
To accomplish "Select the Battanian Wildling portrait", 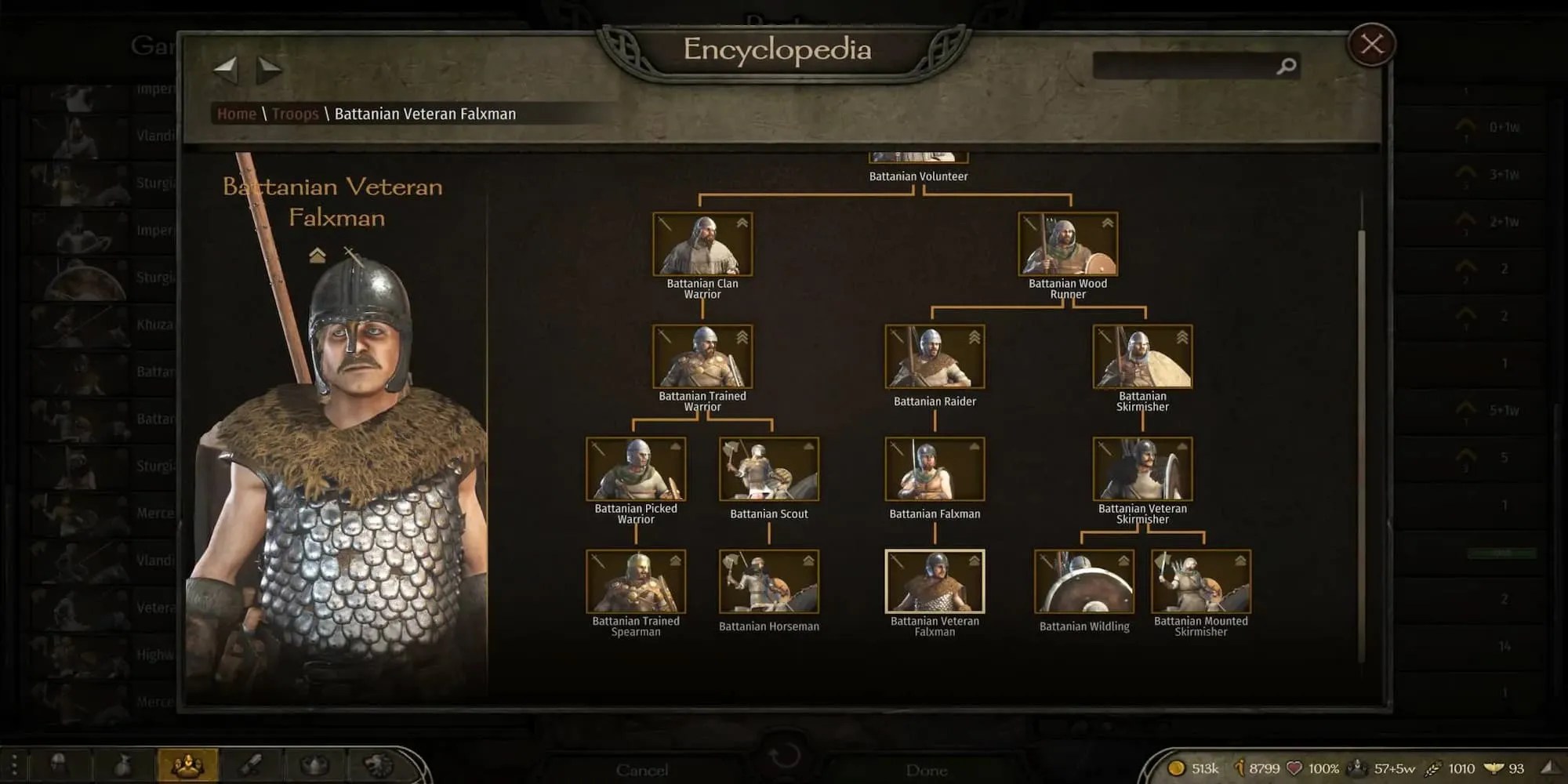I will (1083, 581).
